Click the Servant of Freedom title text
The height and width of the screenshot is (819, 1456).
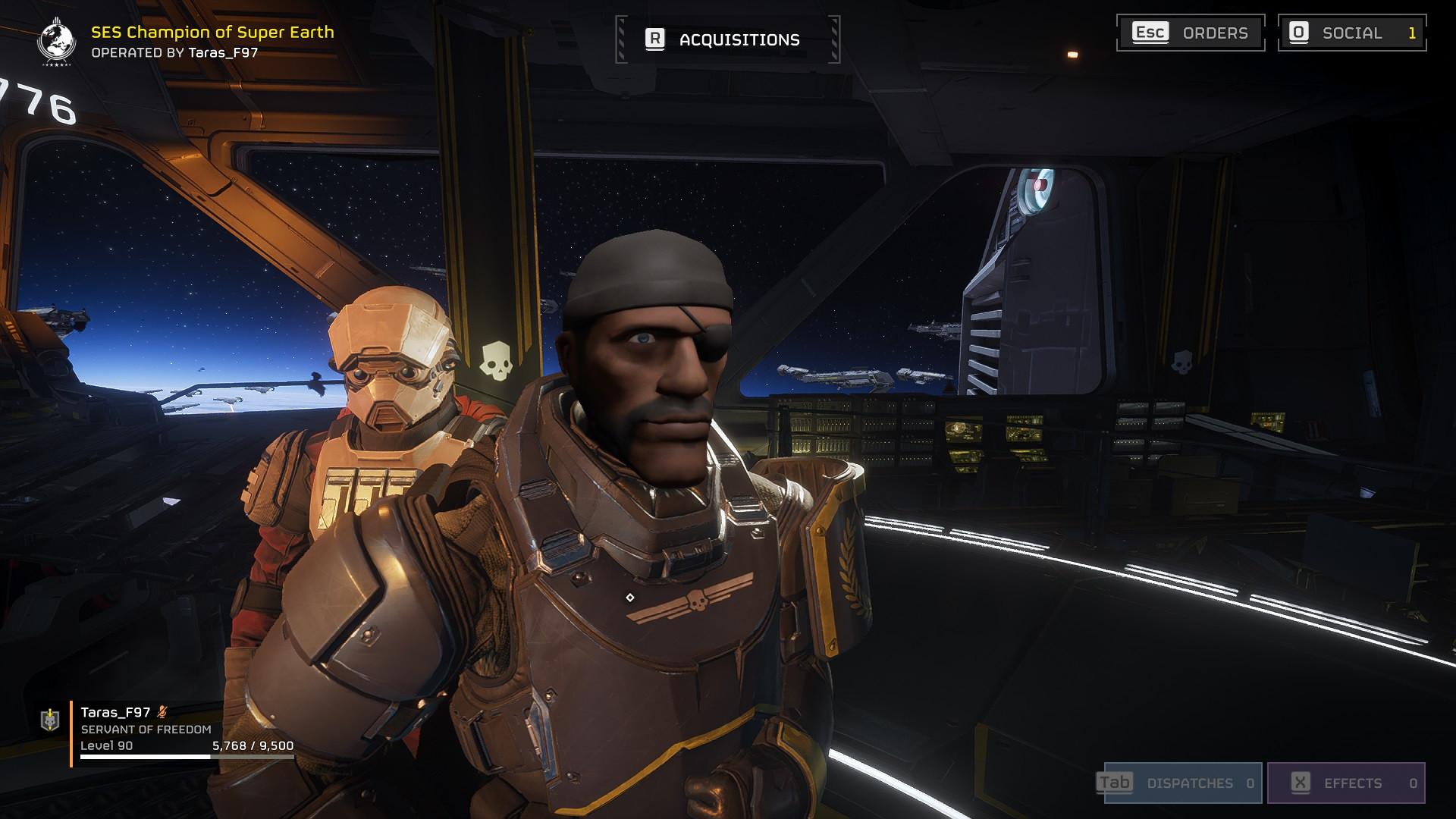(145, 731)
